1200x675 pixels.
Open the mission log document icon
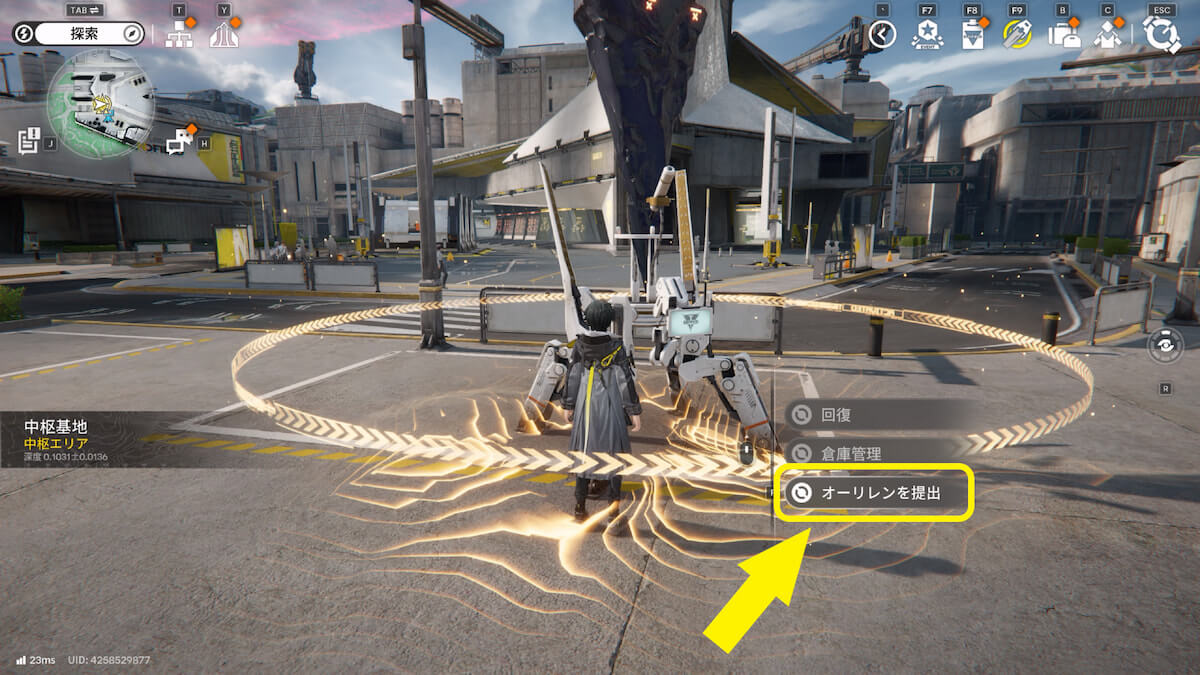pos(28,141)
